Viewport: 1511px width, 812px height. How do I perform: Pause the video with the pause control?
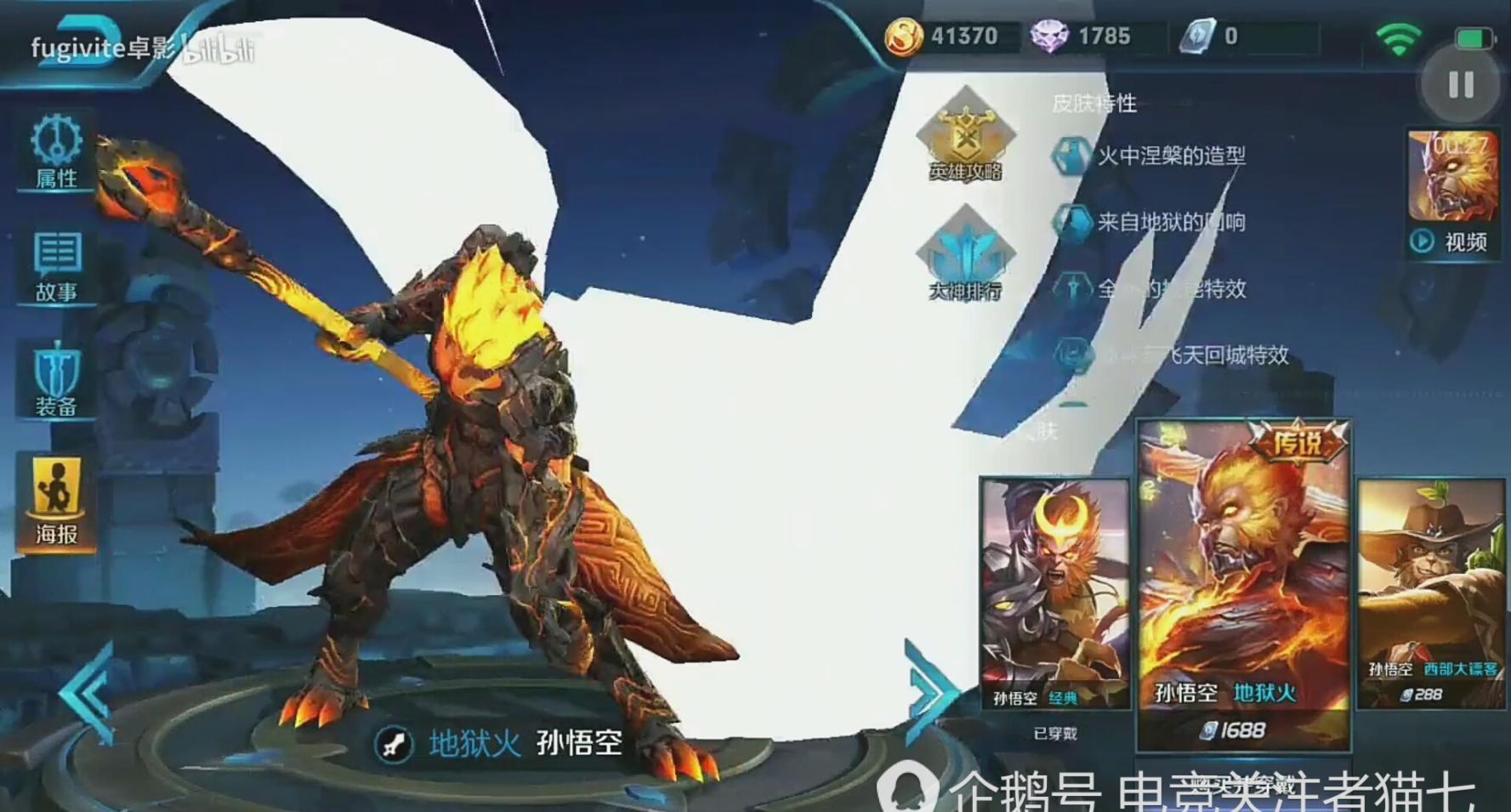click(x=1461, y=84)
